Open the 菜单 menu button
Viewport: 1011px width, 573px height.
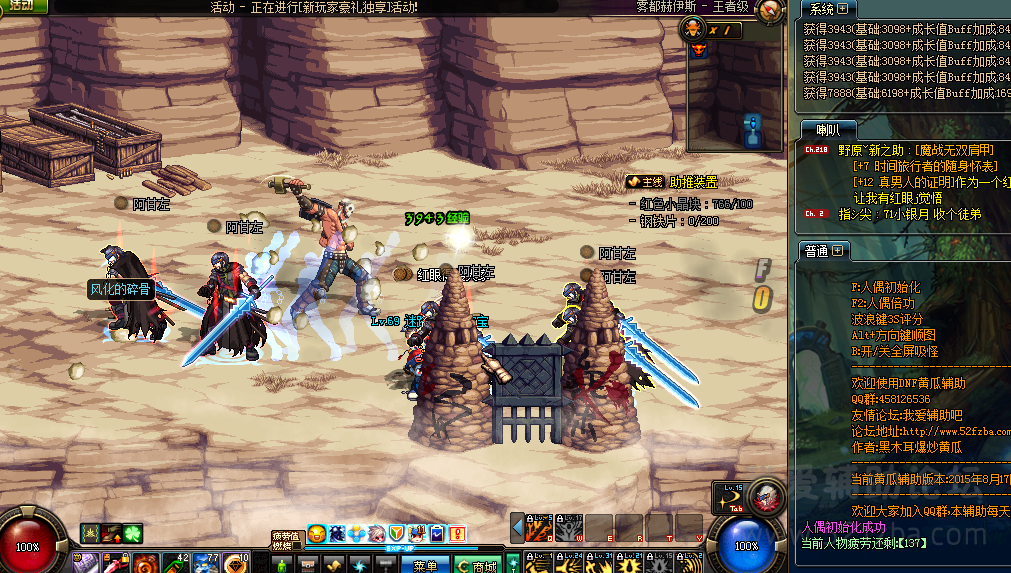point(425,565)
